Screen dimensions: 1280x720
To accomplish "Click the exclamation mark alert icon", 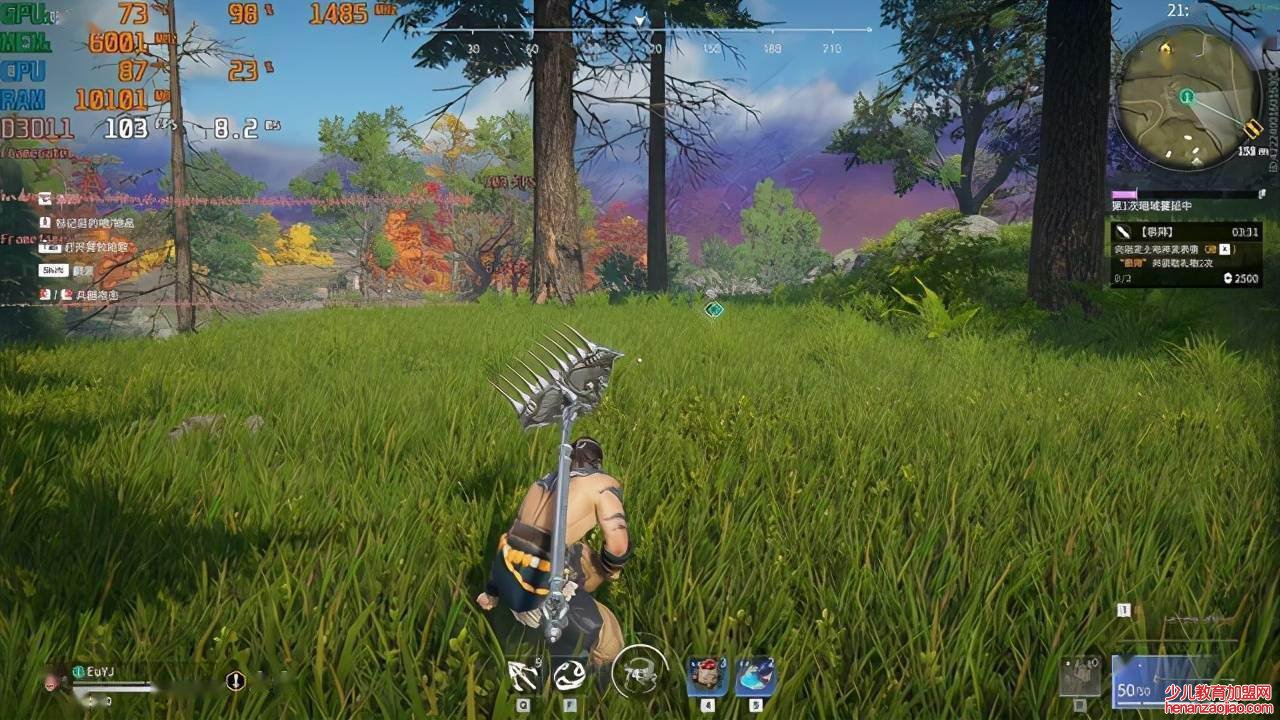I will tap(235, 679).
